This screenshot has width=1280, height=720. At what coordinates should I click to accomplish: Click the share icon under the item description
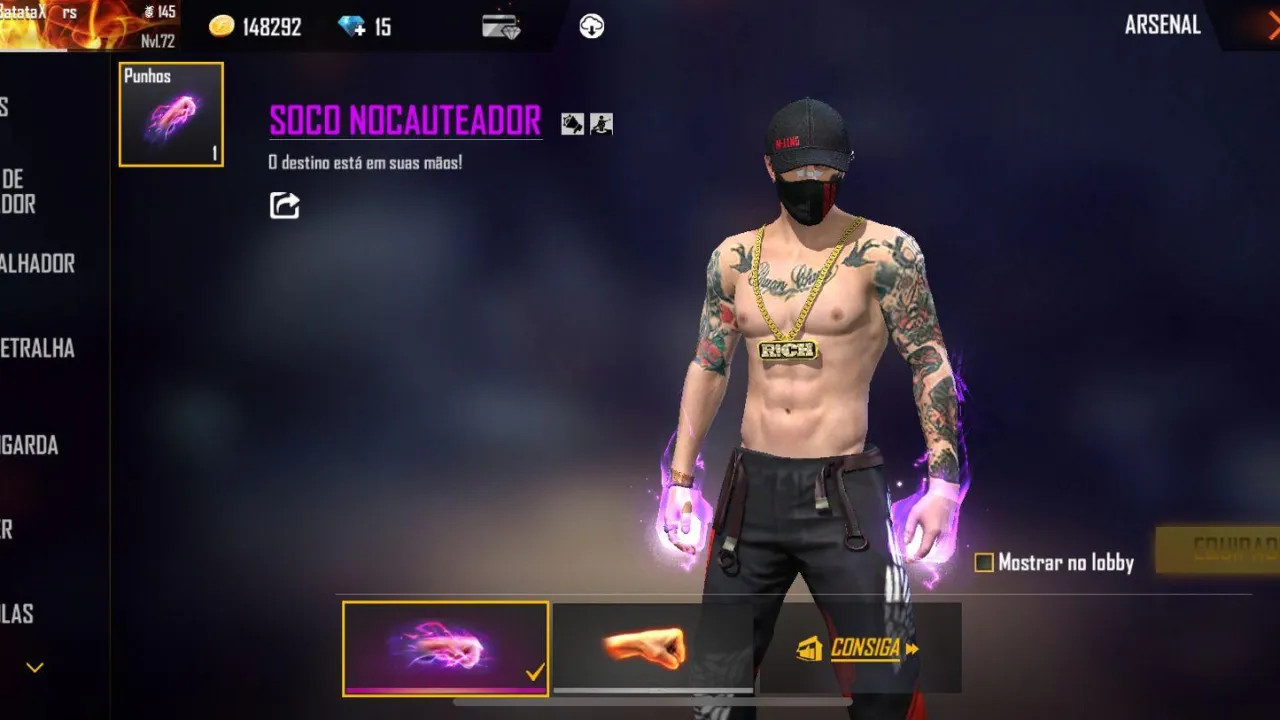tap(283, 205)
